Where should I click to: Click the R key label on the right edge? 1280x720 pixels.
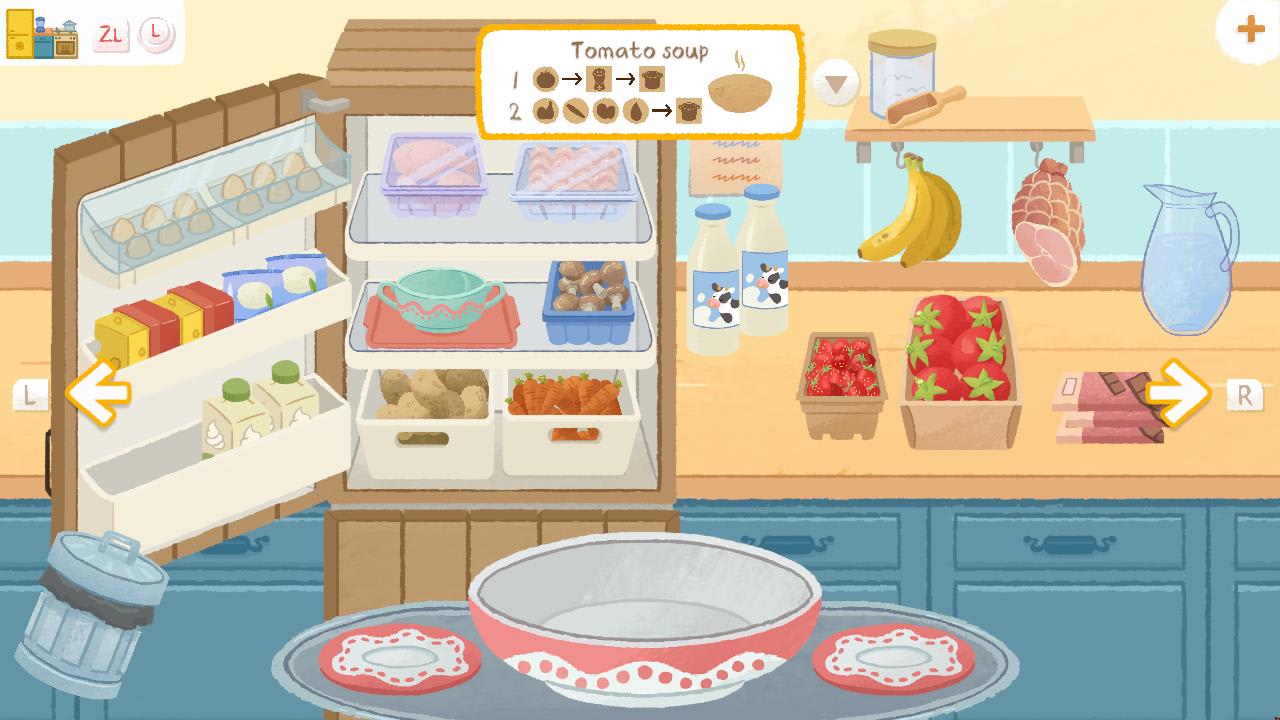[x=1243, y=397]
